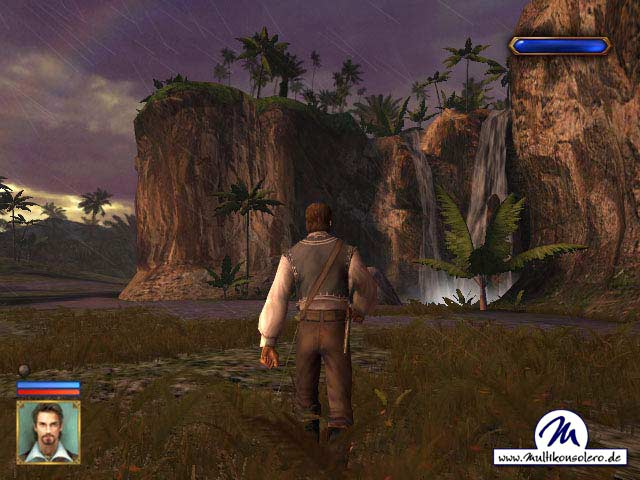Click the character portrait
640x480 pixels.
[x=48, y=432]
